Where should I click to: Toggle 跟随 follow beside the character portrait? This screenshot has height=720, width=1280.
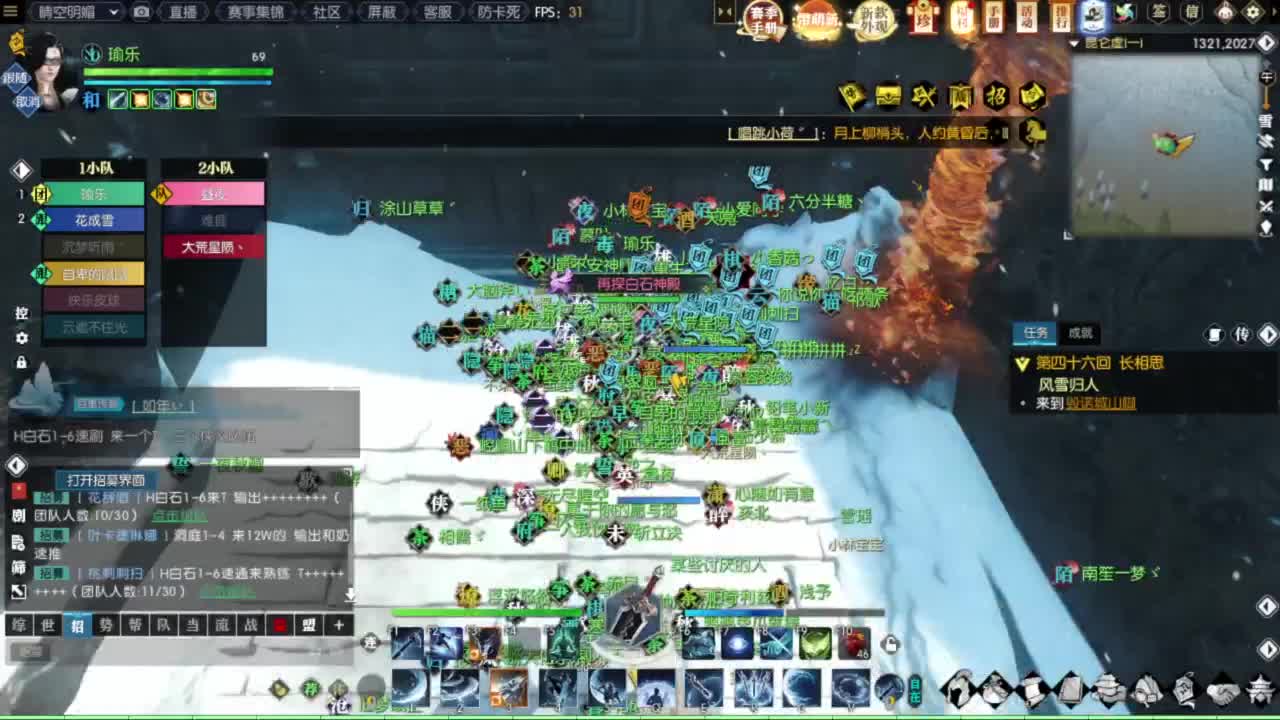tap(14, 75)
